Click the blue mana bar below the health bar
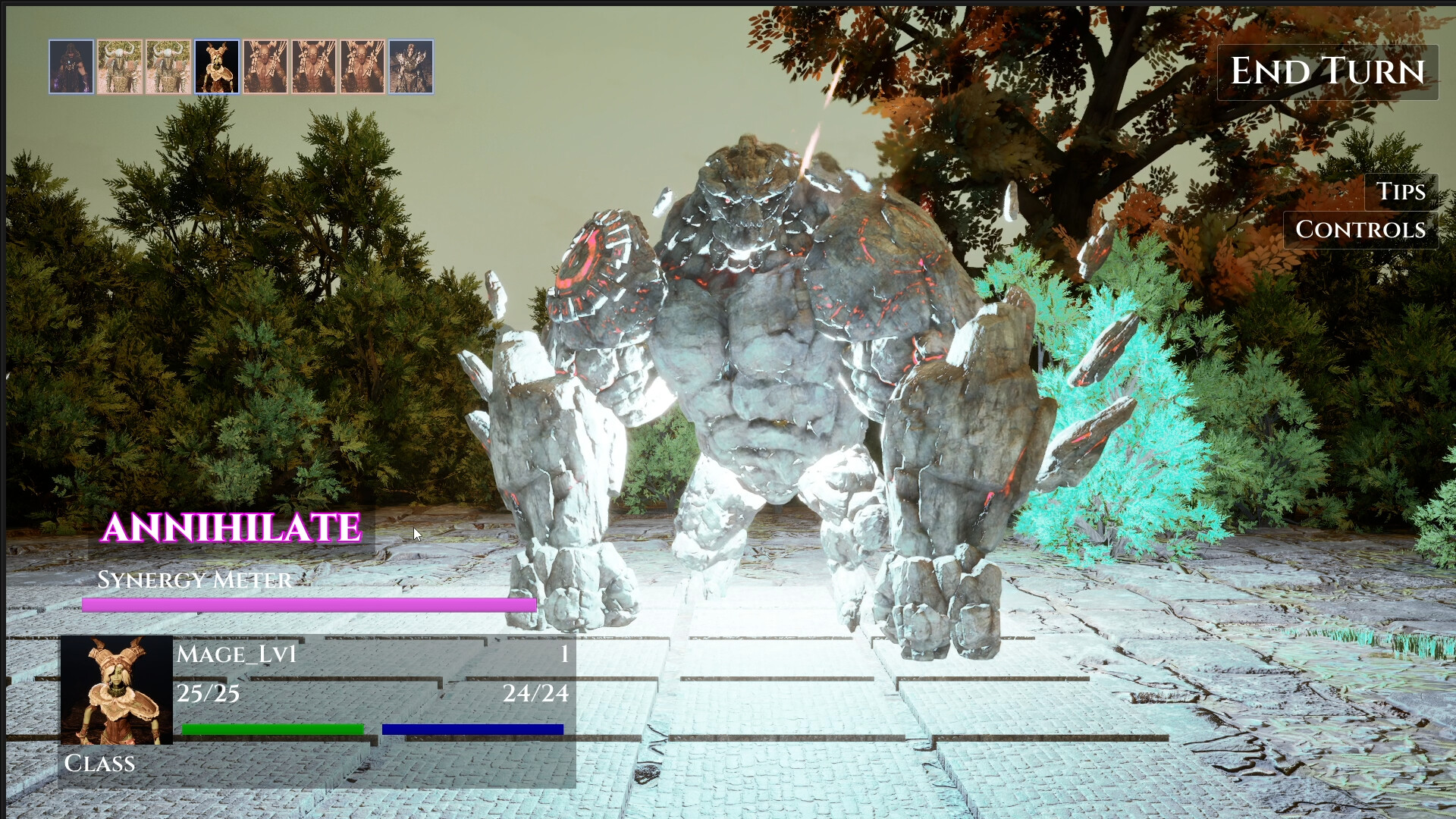The height and width of the screenshot is (819, 1456). click(474, 729)
